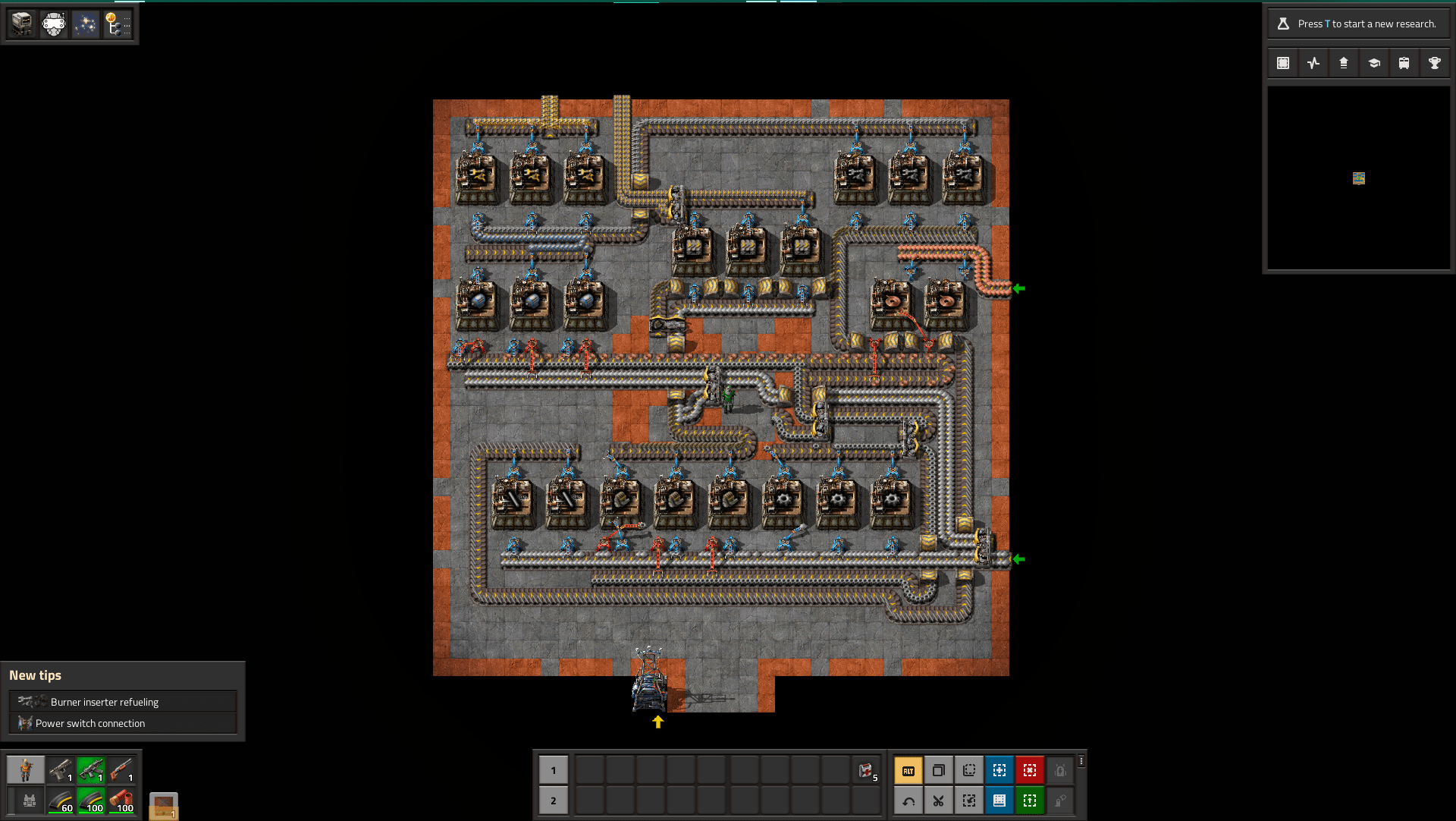Image resolution: width=1456 pixels, height=821 pixels.
Task: View the achievements panel
Action: pyautogui.click(x=1434, y=63)
